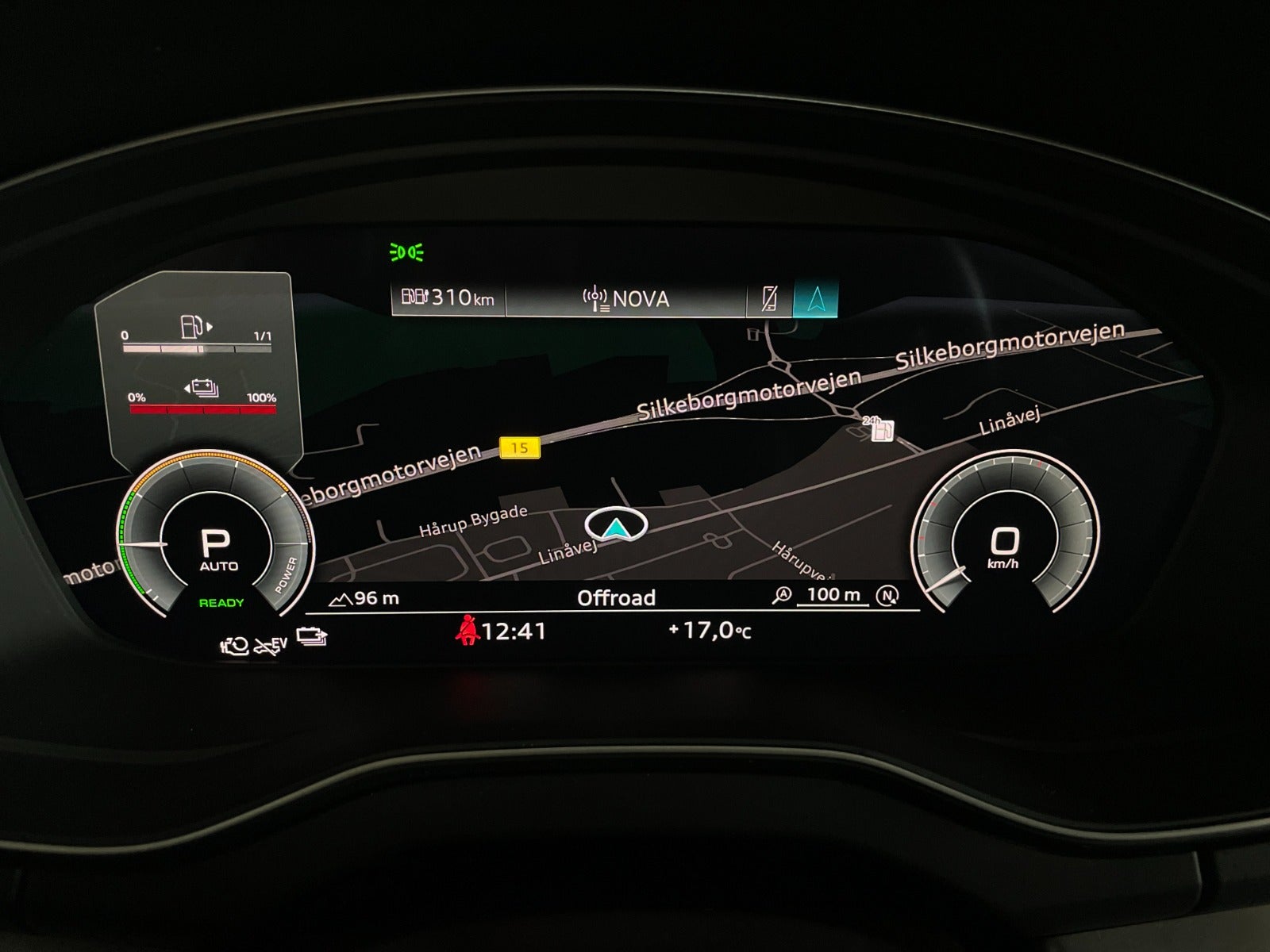Open the NOVA radio tab
This screenshot has height=952, width=1270.
point(626,299)
